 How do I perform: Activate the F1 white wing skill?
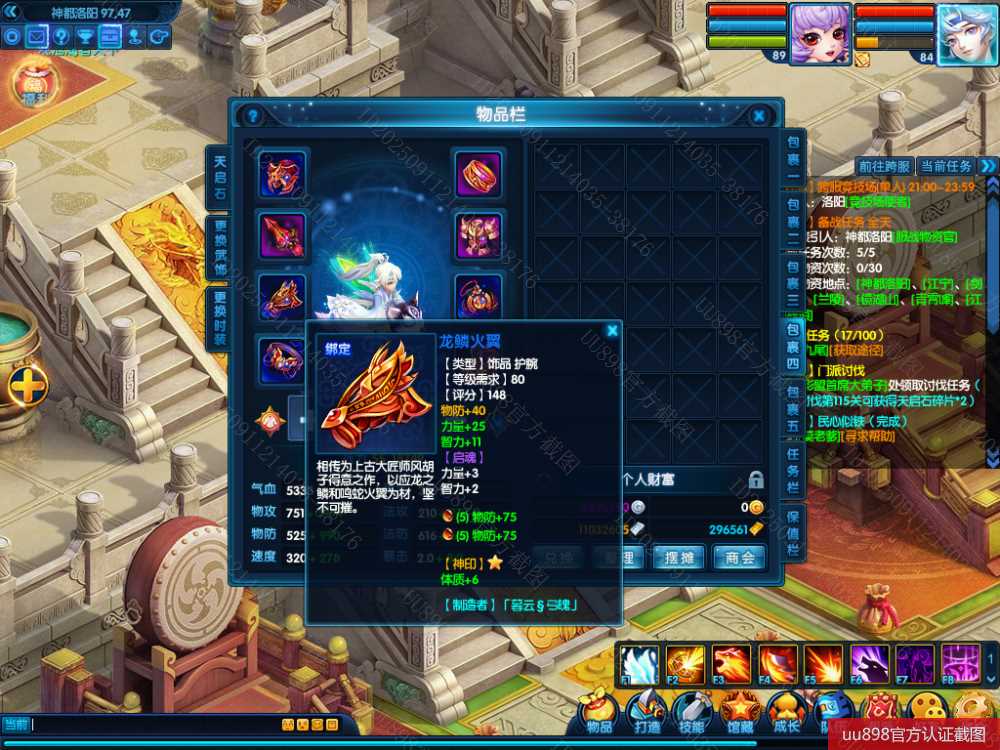click(x=638, y=664)
